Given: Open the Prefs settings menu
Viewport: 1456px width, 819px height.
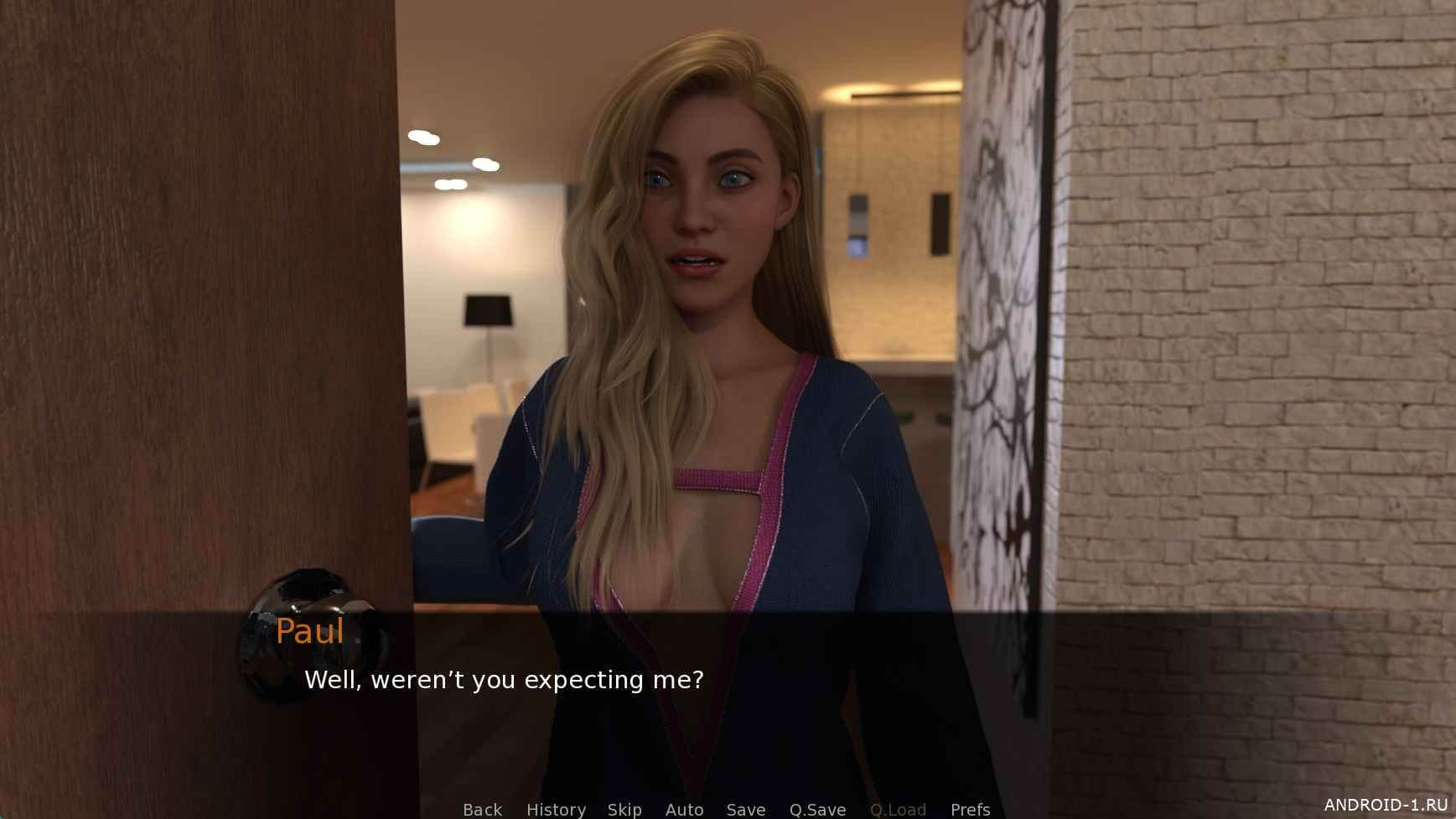Looking at the screenshot, I should pyautogui.click(x=970, y=809).
